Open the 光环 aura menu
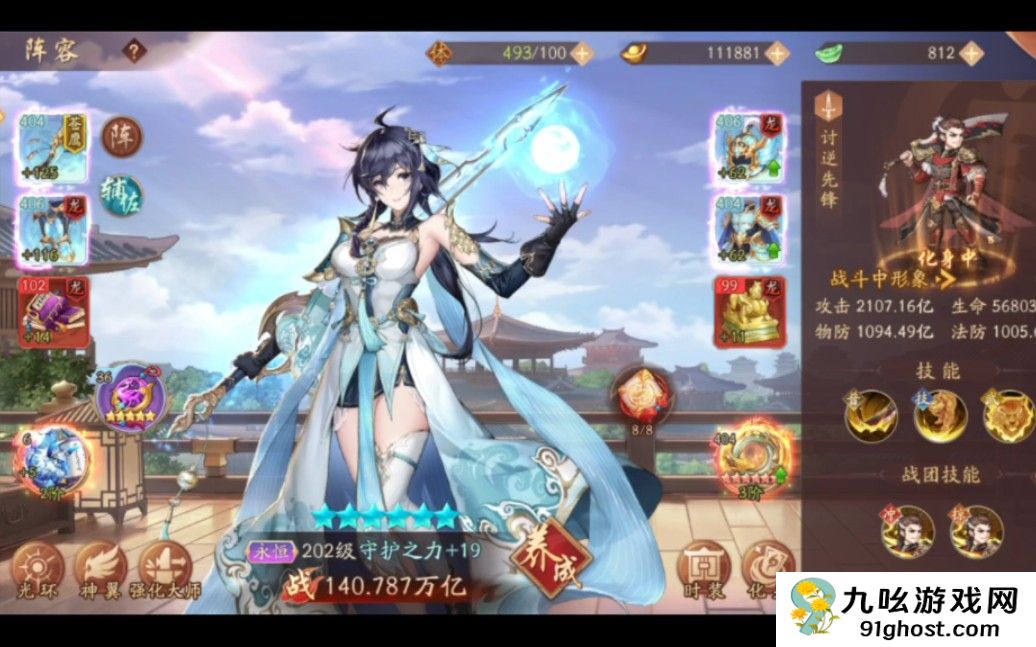The height and width of the screenshot is (647, 1036). tap(38, 570)
